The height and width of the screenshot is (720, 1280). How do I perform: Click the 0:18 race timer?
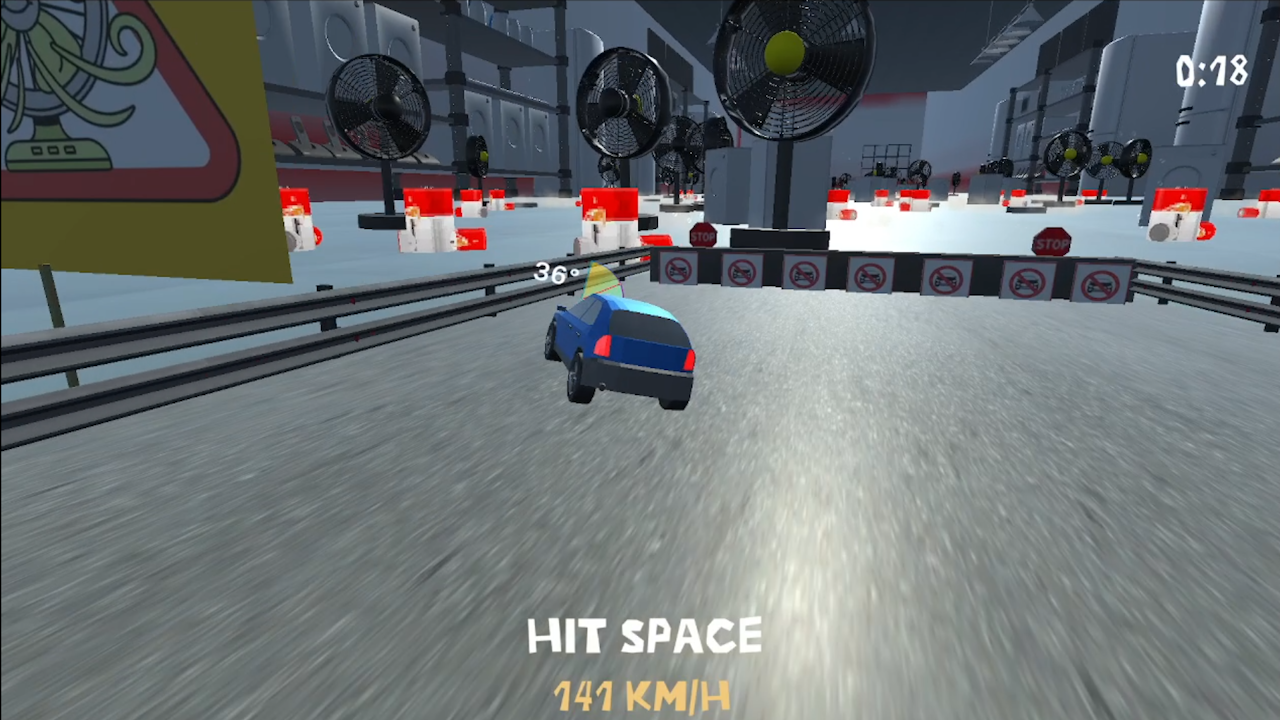(1210, 72)
